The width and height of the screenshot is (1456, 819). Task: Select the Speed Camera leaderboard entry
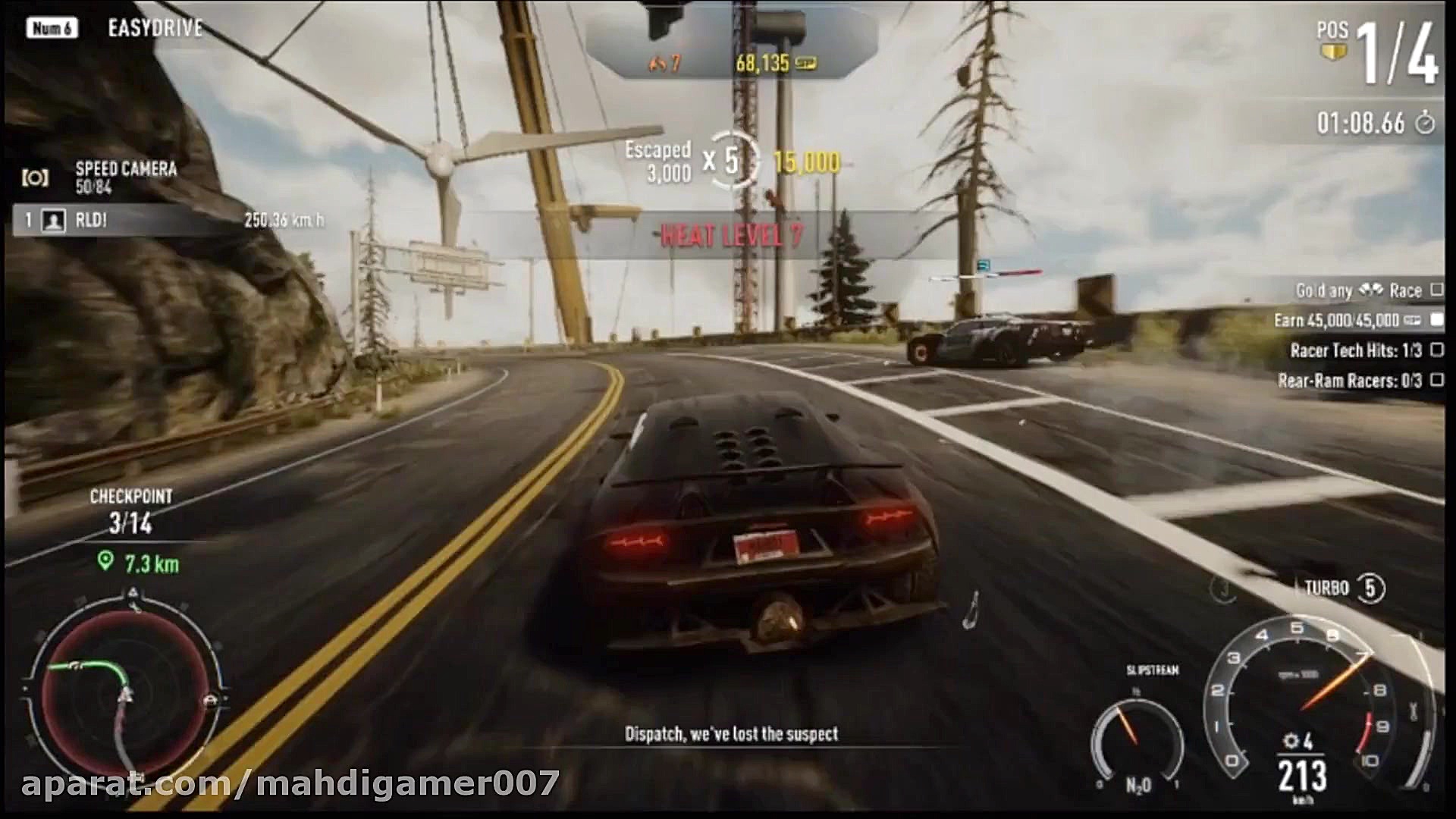point(125,177)
